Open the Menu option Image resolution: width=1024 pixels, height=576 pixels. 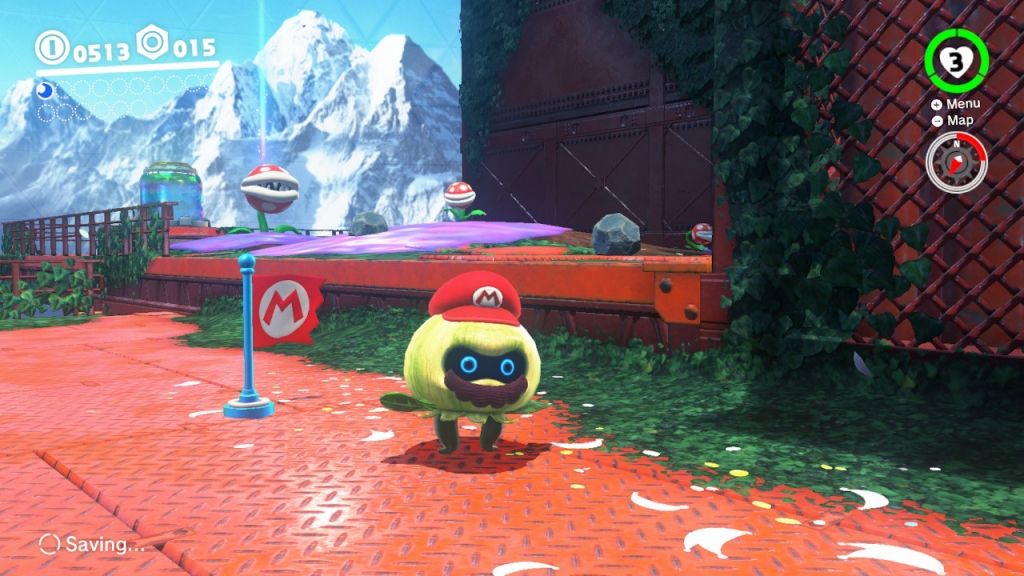pyautogui.click(x=955, y=104)
